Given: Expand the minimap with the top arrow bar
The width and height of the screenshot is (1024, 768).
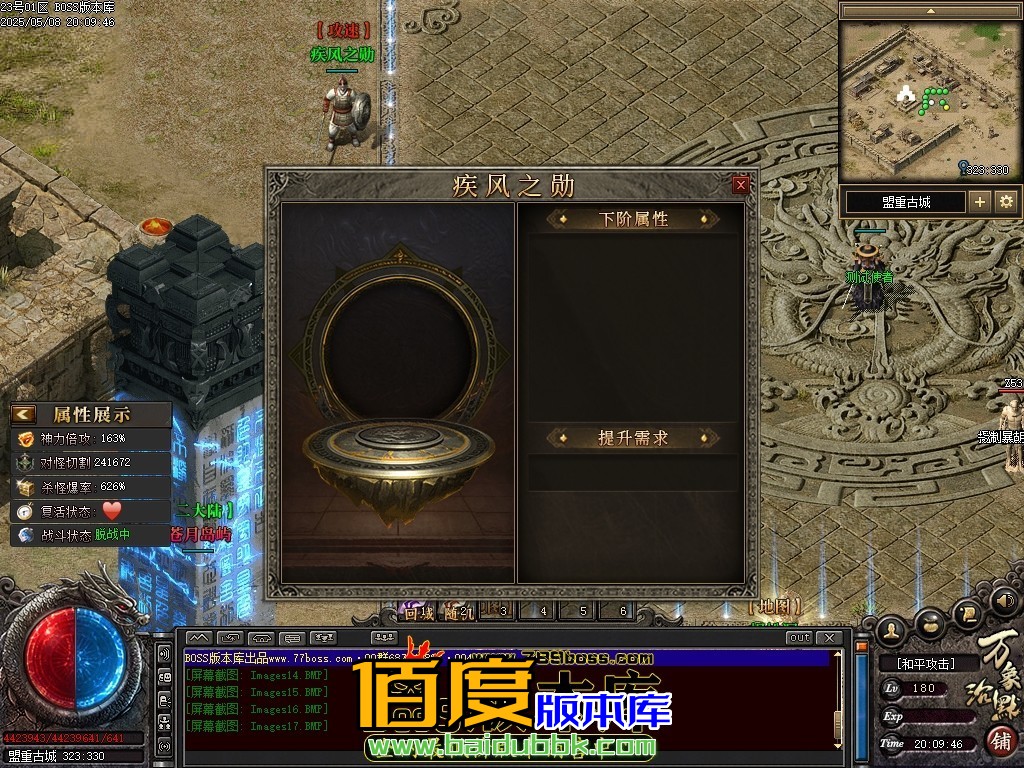Looking at the screenshot, I should [x=930, y=10].
